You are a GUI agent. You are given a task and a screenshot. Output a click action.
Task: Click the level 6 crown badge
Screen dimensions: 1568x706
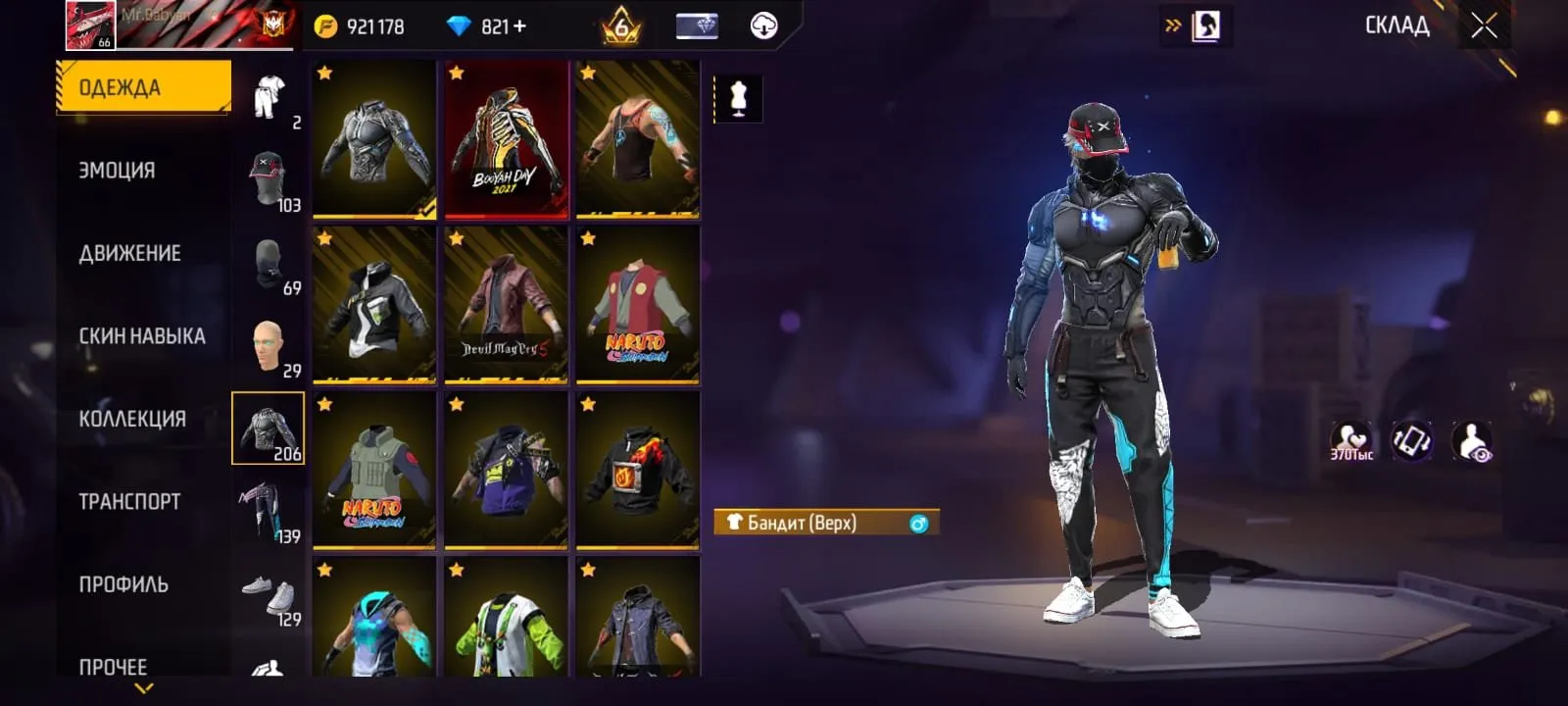[x=620, y=26]
